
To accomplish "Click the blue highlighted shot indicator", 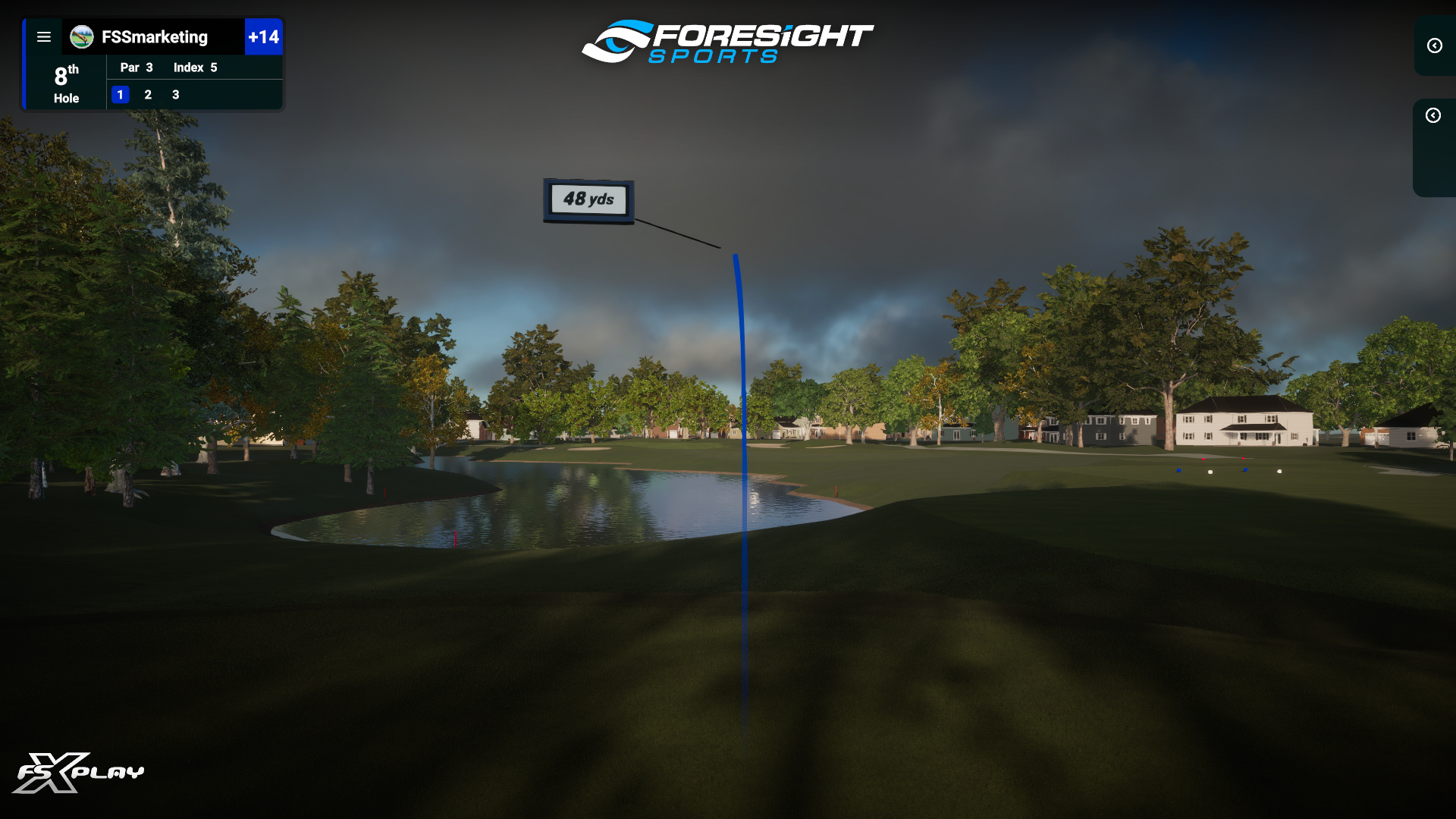I will (121, 95).
